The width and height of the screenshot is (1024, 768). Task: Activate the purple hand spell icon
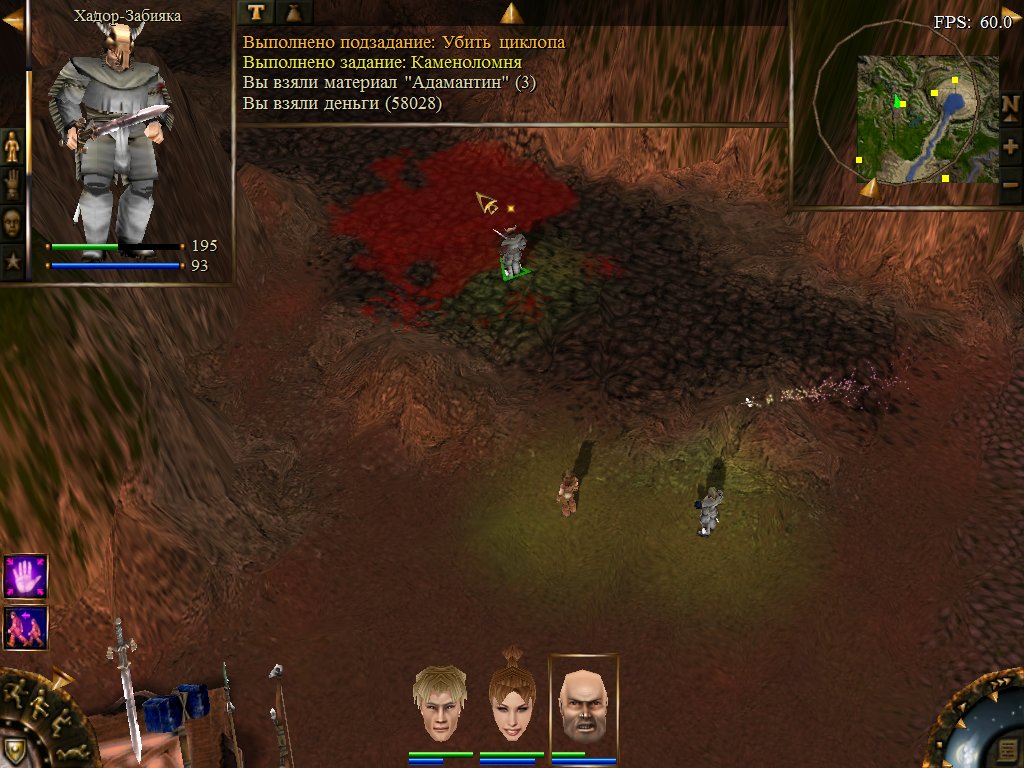coord(25,576)
